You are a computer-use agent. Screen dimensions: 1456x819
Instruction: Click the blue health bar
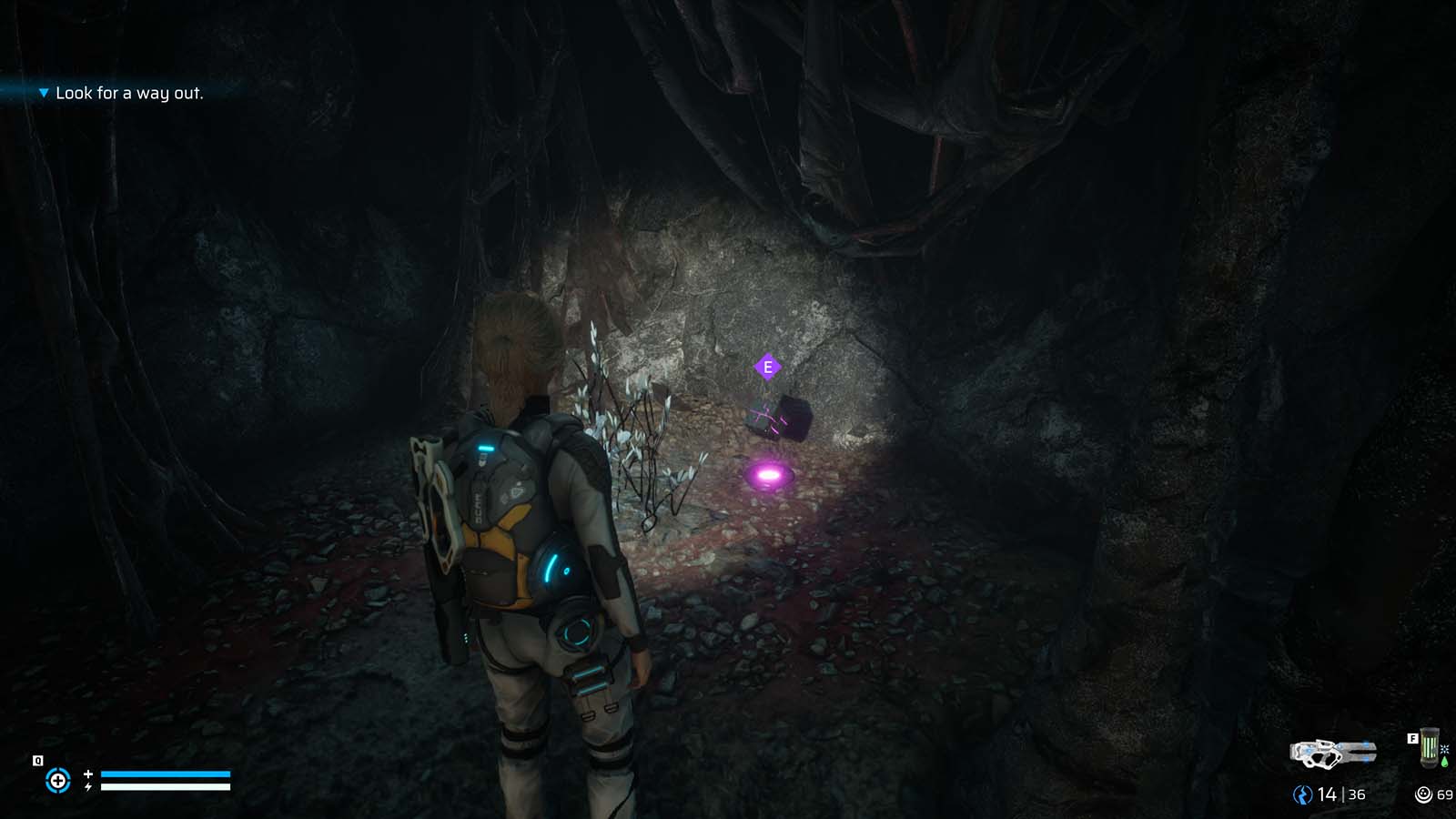click(166, 773)
